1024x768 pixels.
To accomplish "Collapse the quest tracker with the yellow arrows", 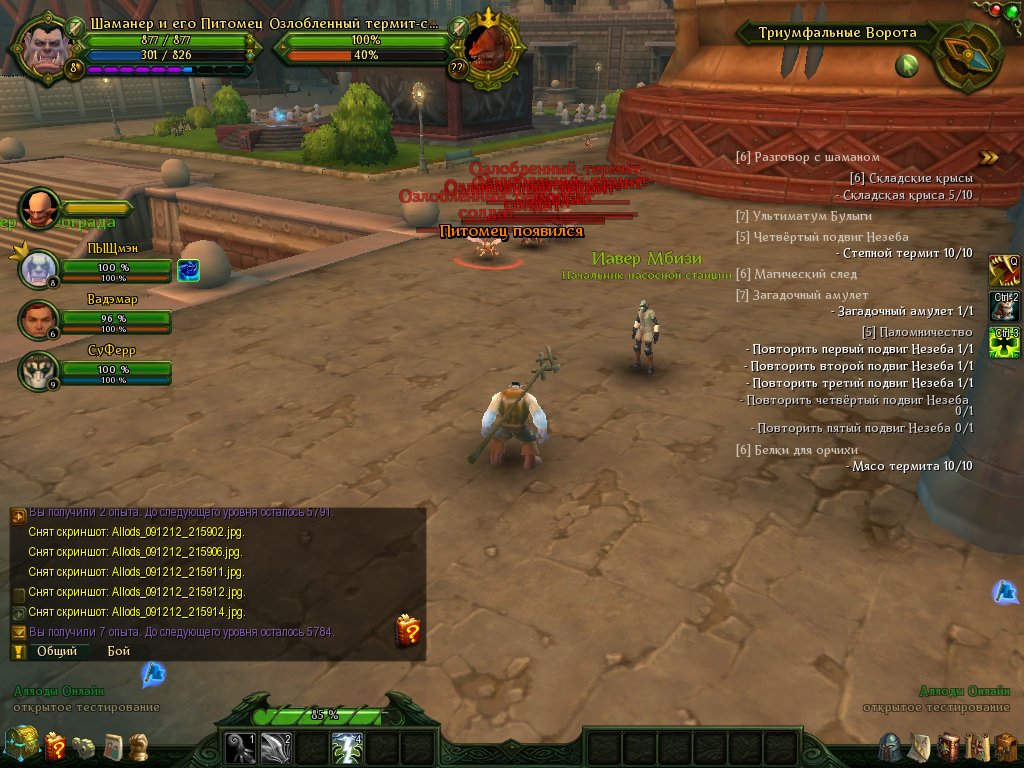I will (988, 157).
